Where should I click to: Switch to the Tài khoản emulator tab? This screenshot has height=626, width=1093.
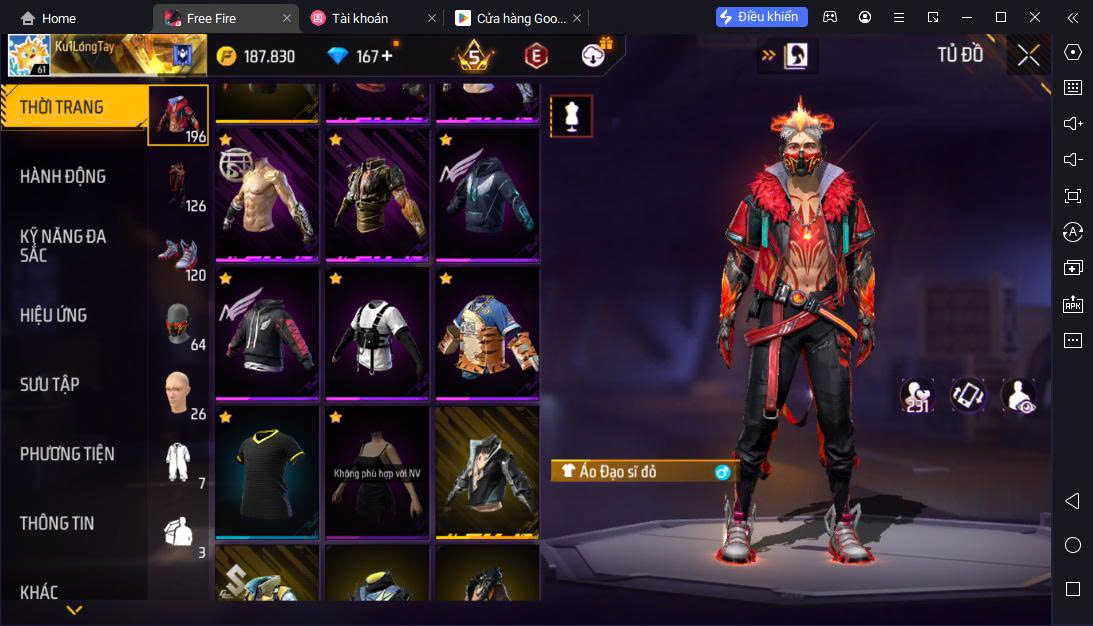click(x=360, y=18)
